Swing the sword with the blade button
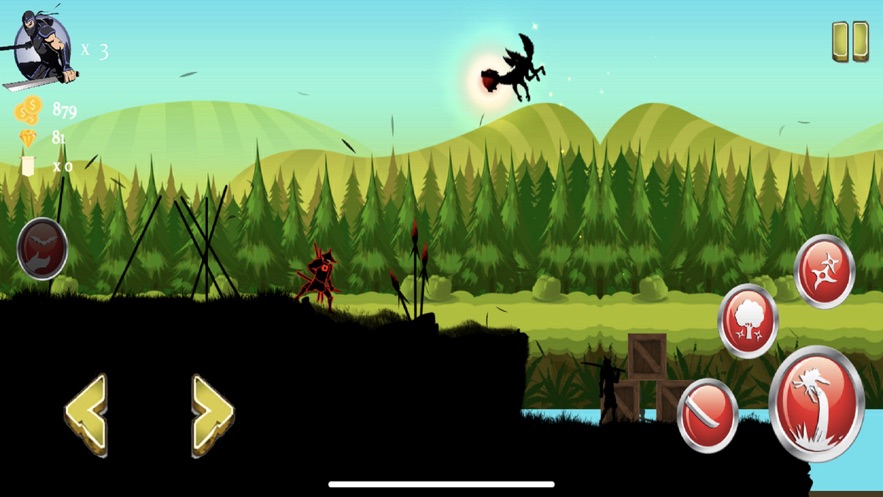The image size is (883, 497). point(708,415)
